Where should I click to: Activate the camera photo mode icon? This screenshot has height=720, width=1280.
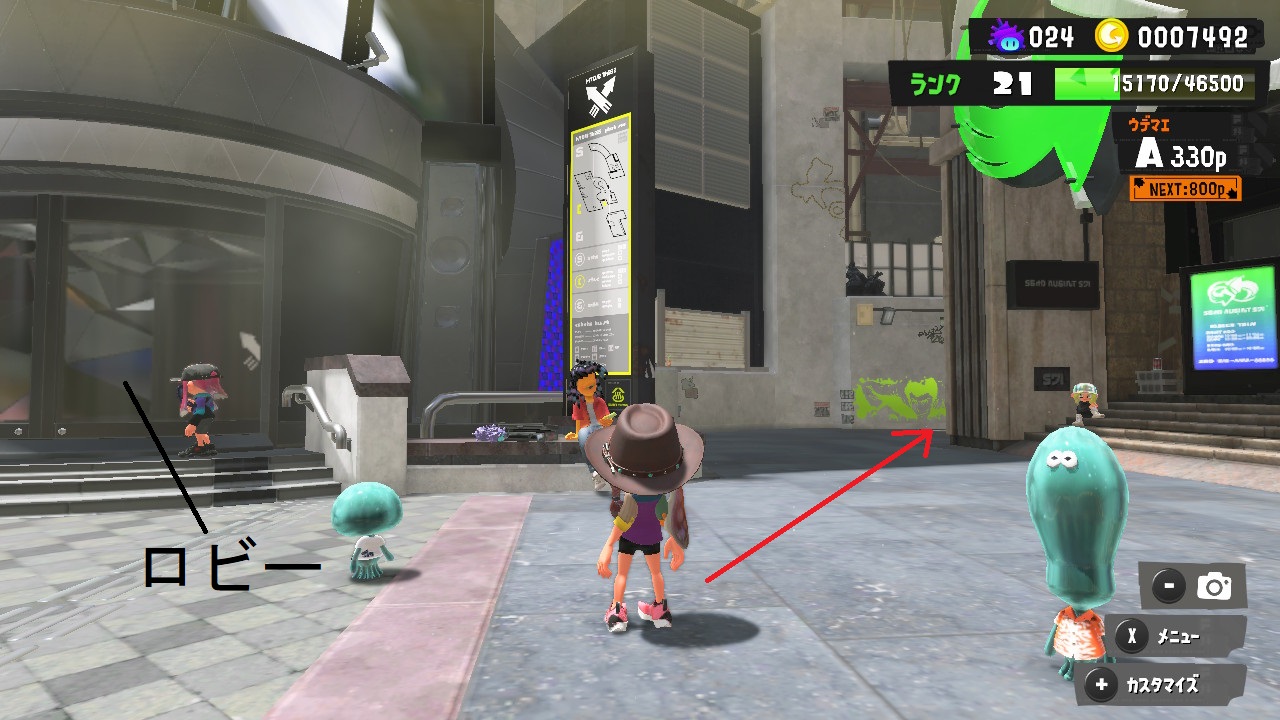tap(1214, 587)
